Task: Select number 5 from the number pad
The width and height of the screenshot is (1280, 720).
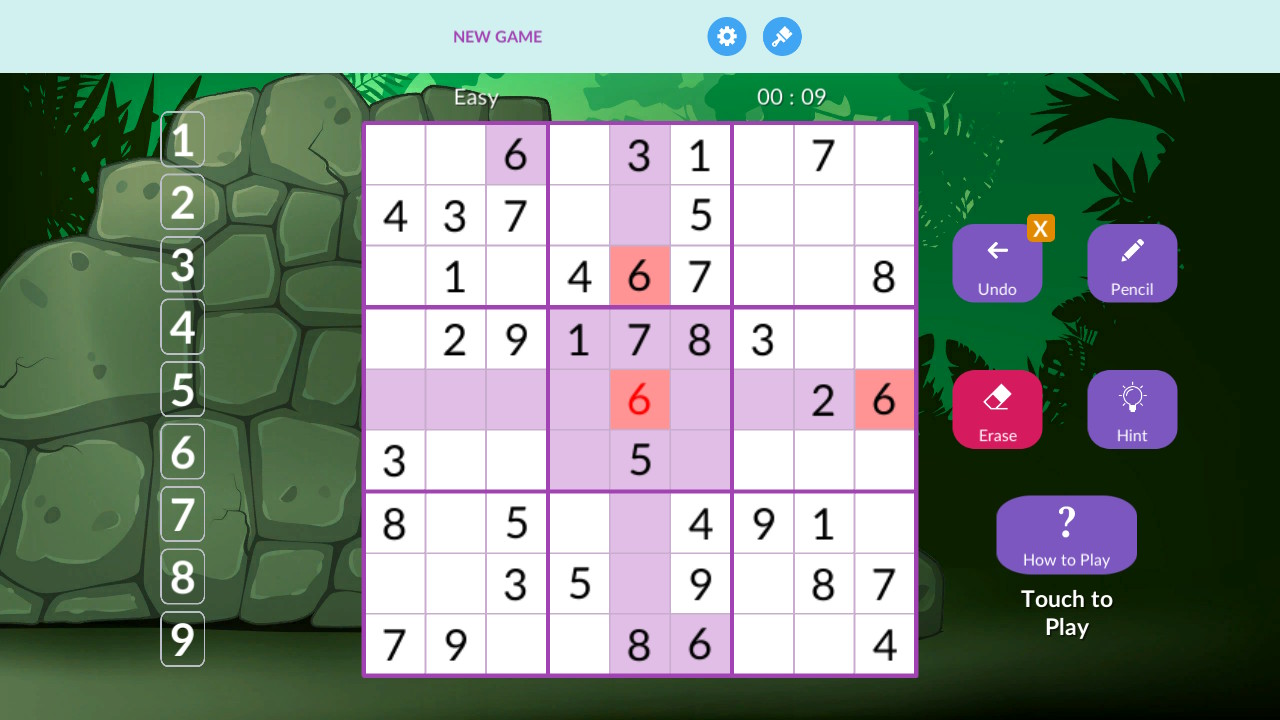Action: pyautogui.click(x=182, y=390)
